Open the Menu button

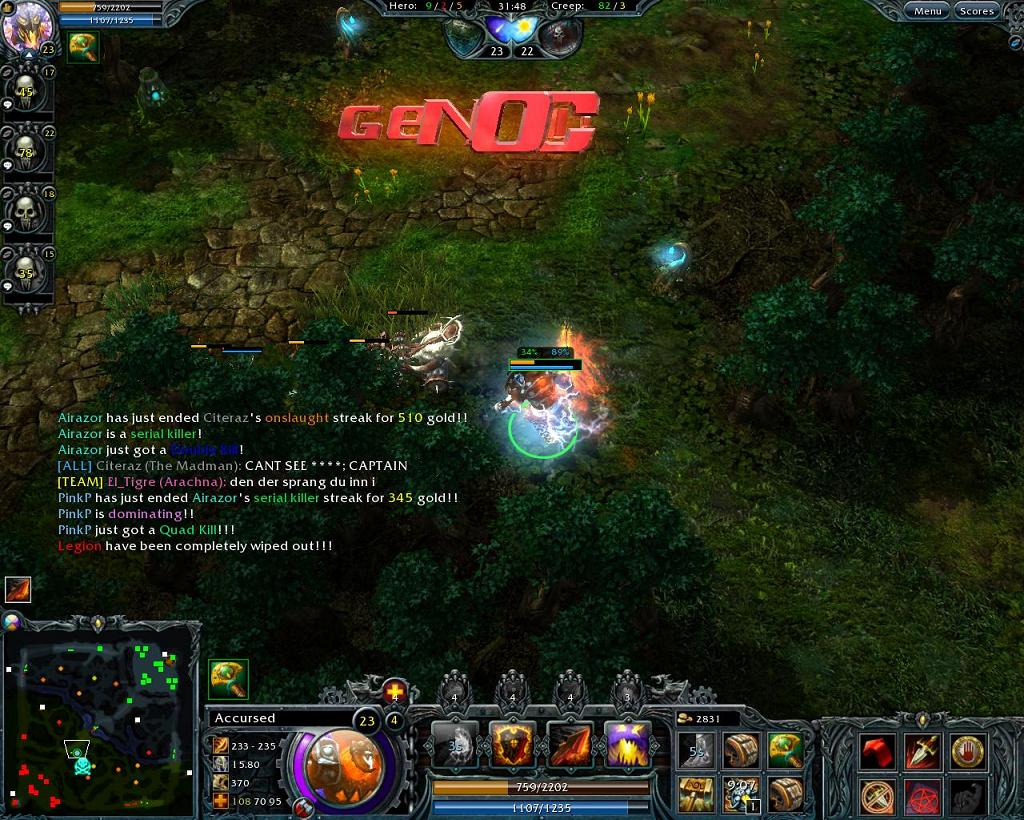(x=927, y=11)
